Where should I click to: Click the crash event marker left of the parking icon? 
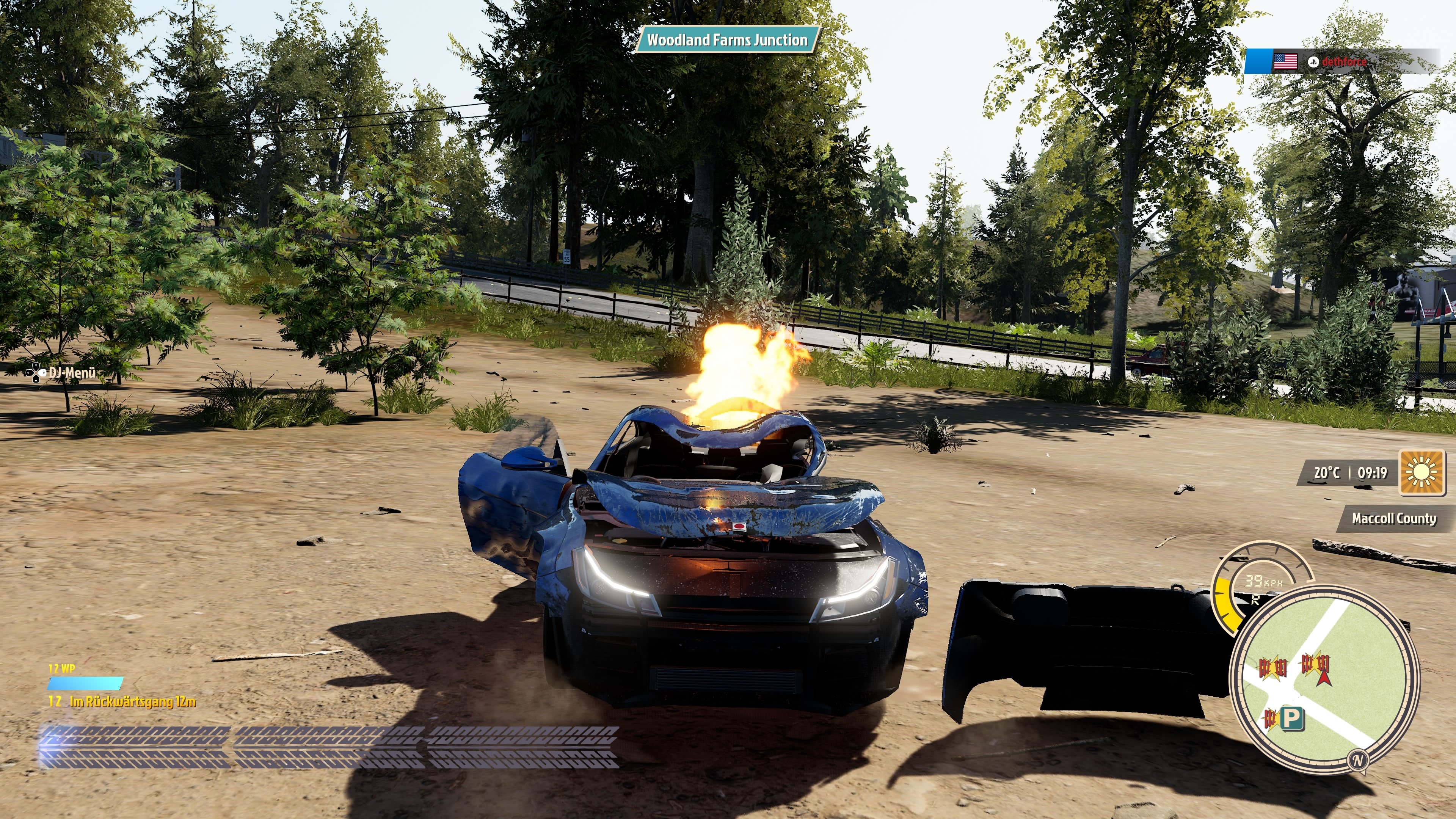(1271, 719)
